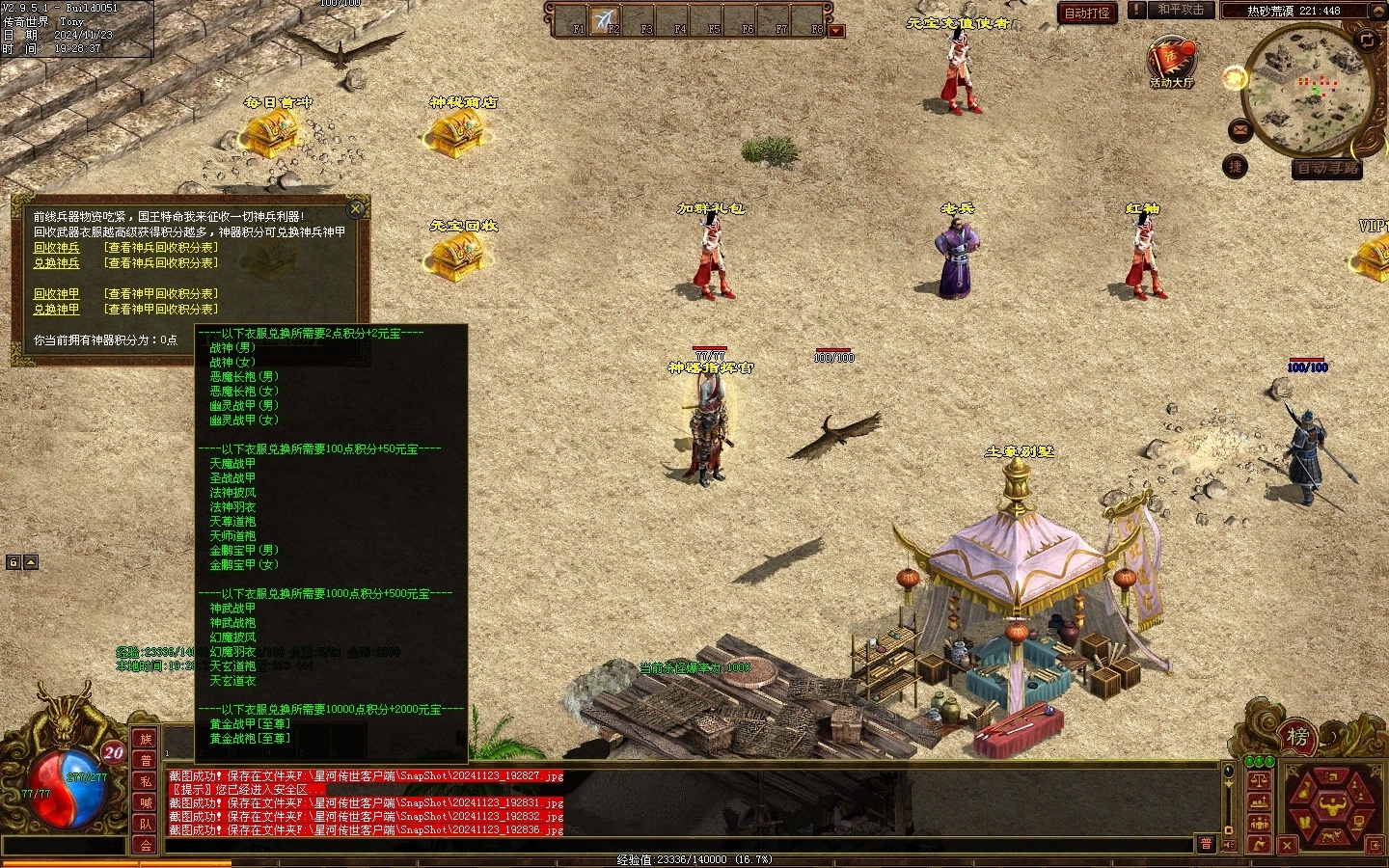
Task: Select the 兑换神甲 armor exchange option
Action: pyautogui.click(x=57, y=310)
